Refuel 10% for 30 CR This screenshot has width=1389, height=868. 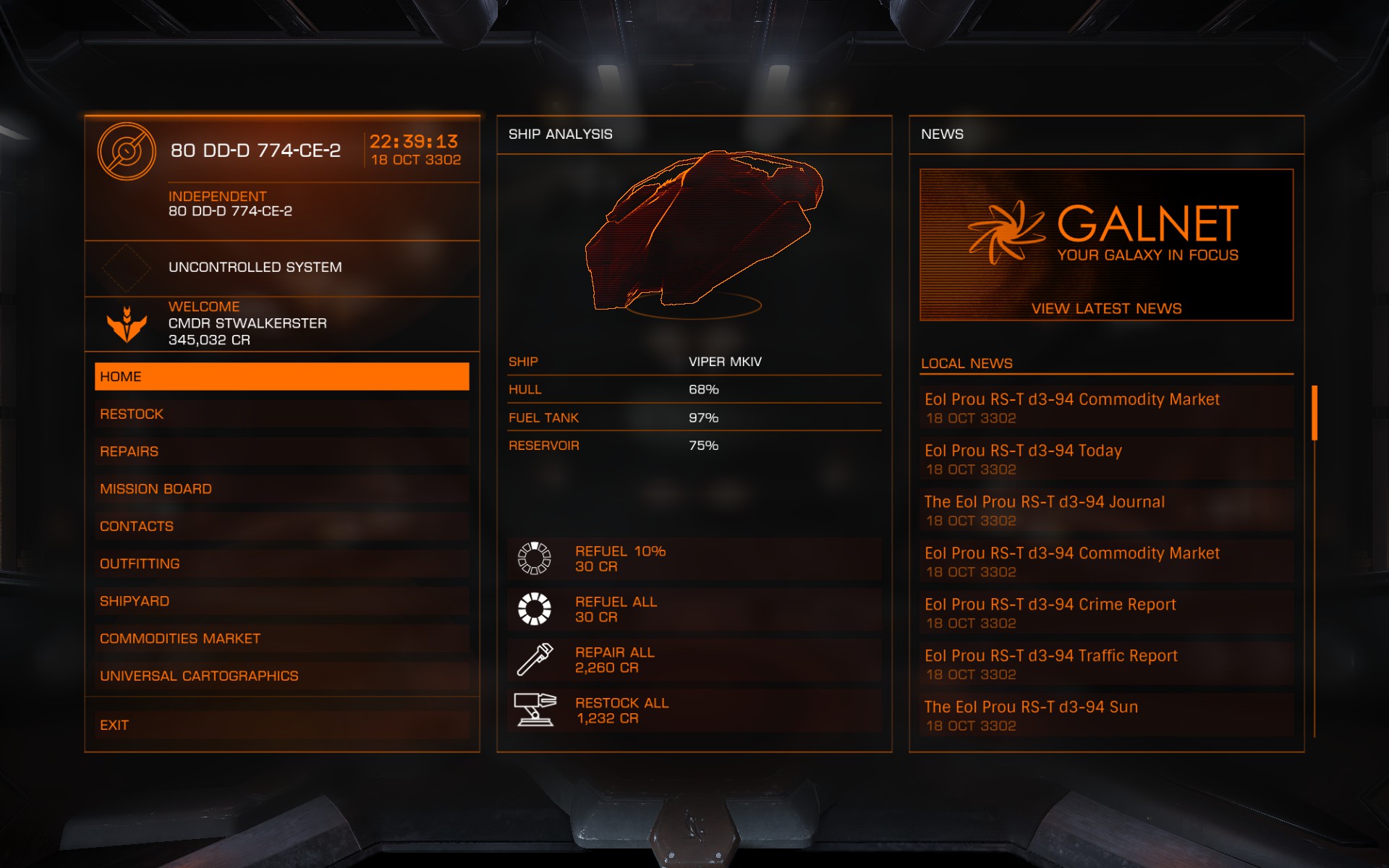click(693, 558)
